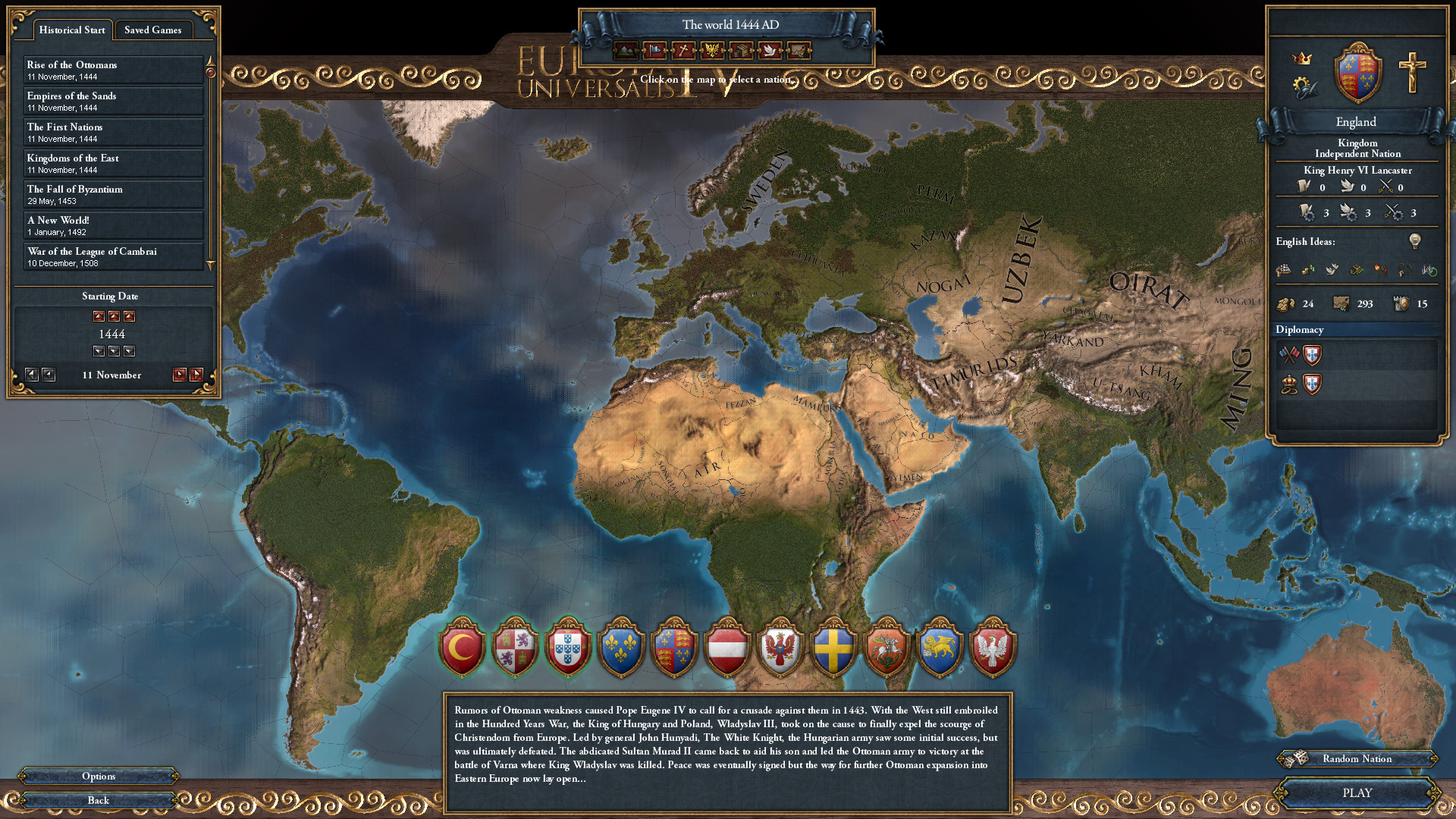1456x819 pixels.
Task: Switch to the Saved Games tab
Action: (154, 30)
